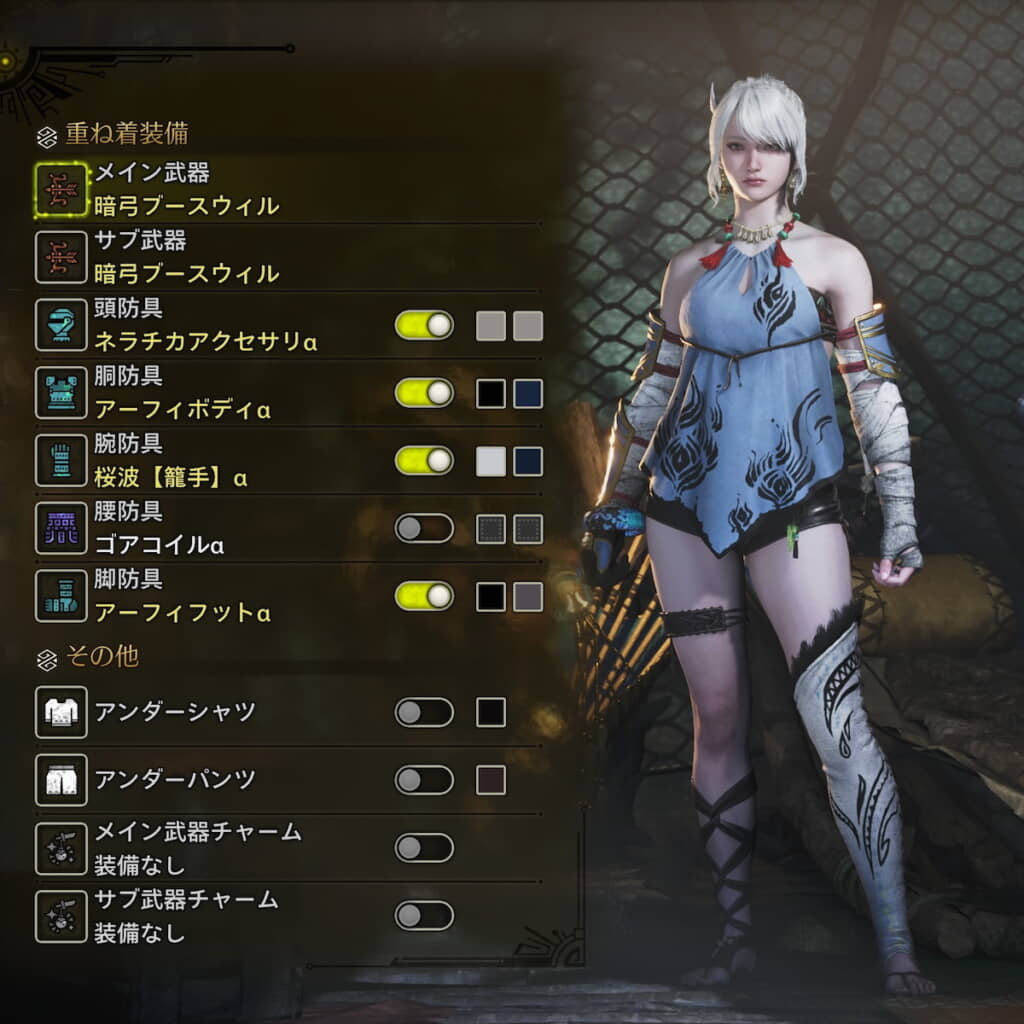The image size is (1024, 1024).
Task: Select the アンダーパンツ color swatch
Action: 491,780
